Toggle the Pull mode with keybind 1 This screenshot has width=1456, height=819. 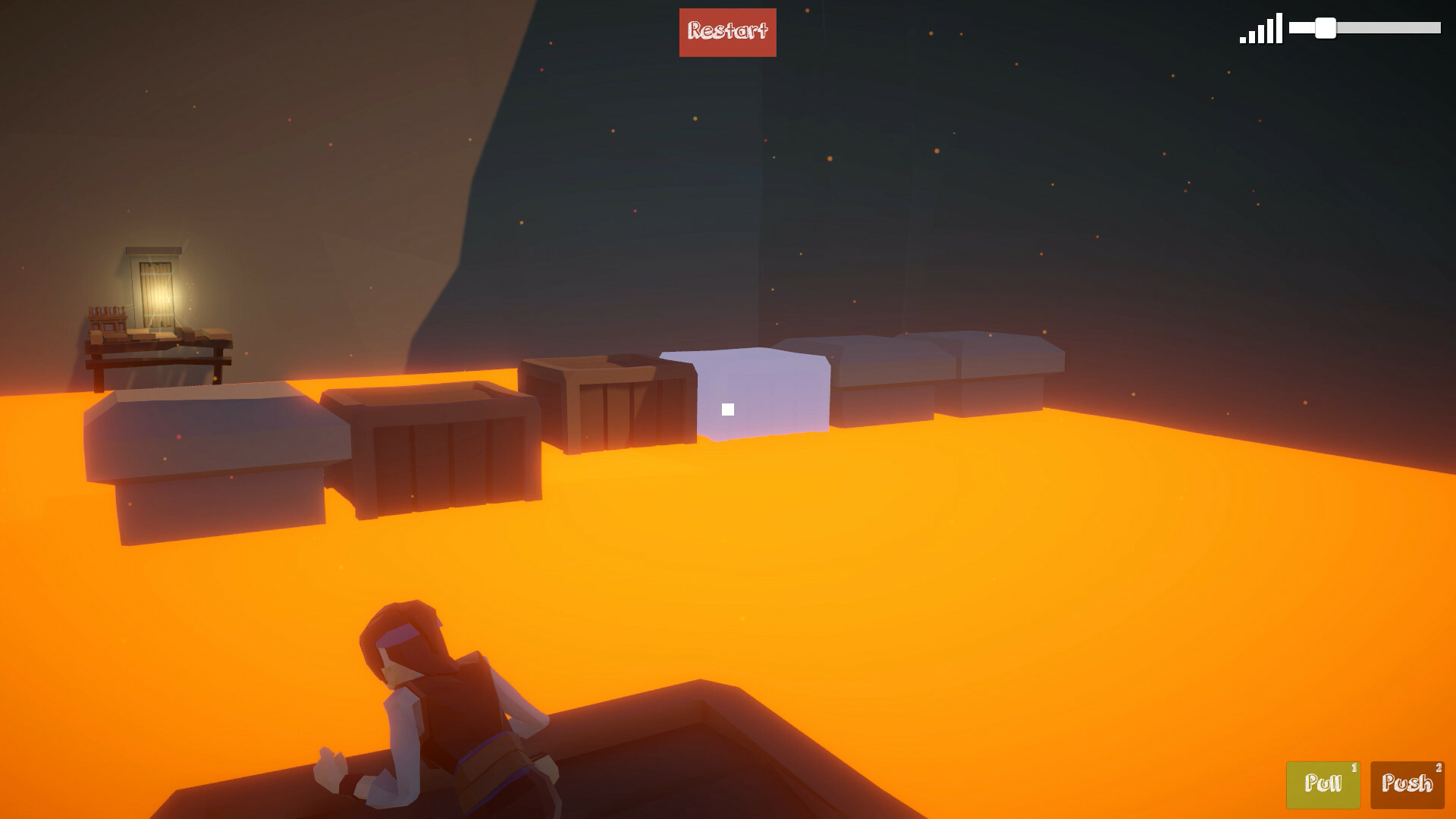coord(1323,785)
